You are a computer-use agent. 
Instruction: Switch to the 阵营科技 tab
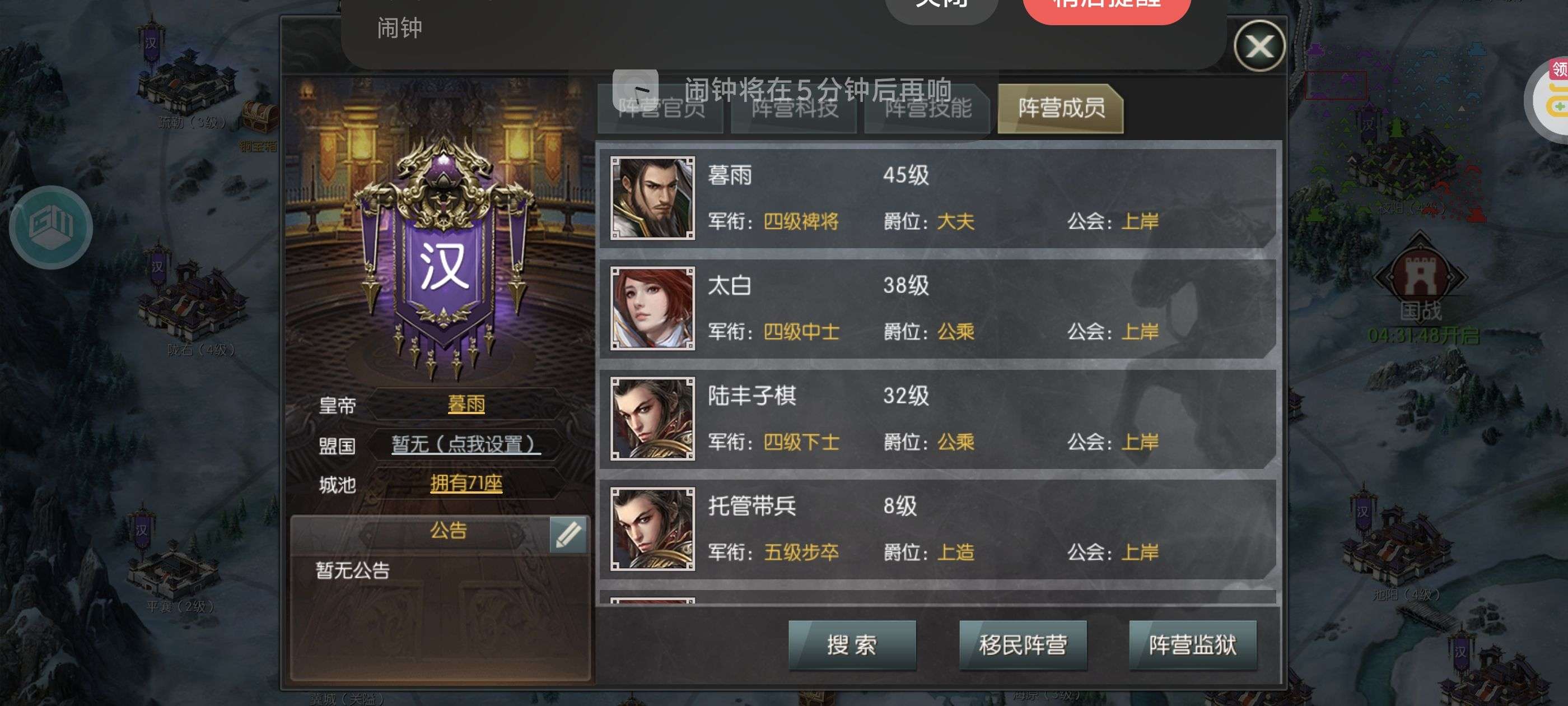point(793,110)
